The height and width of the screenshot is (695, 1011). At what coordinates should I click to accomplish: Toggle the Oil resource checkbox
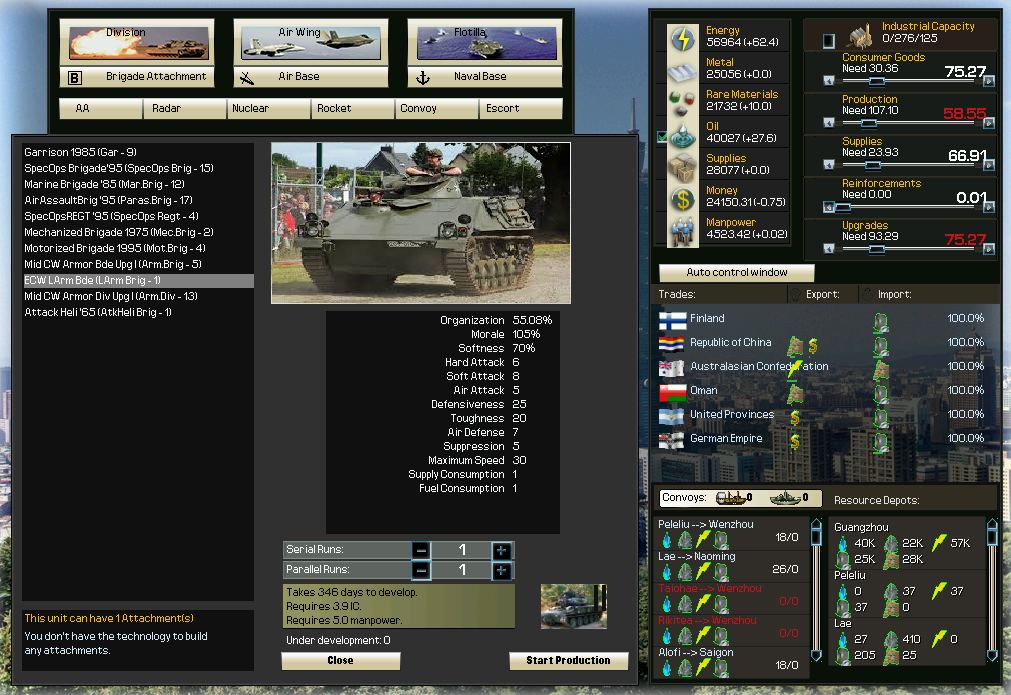[x=660, y=135]
